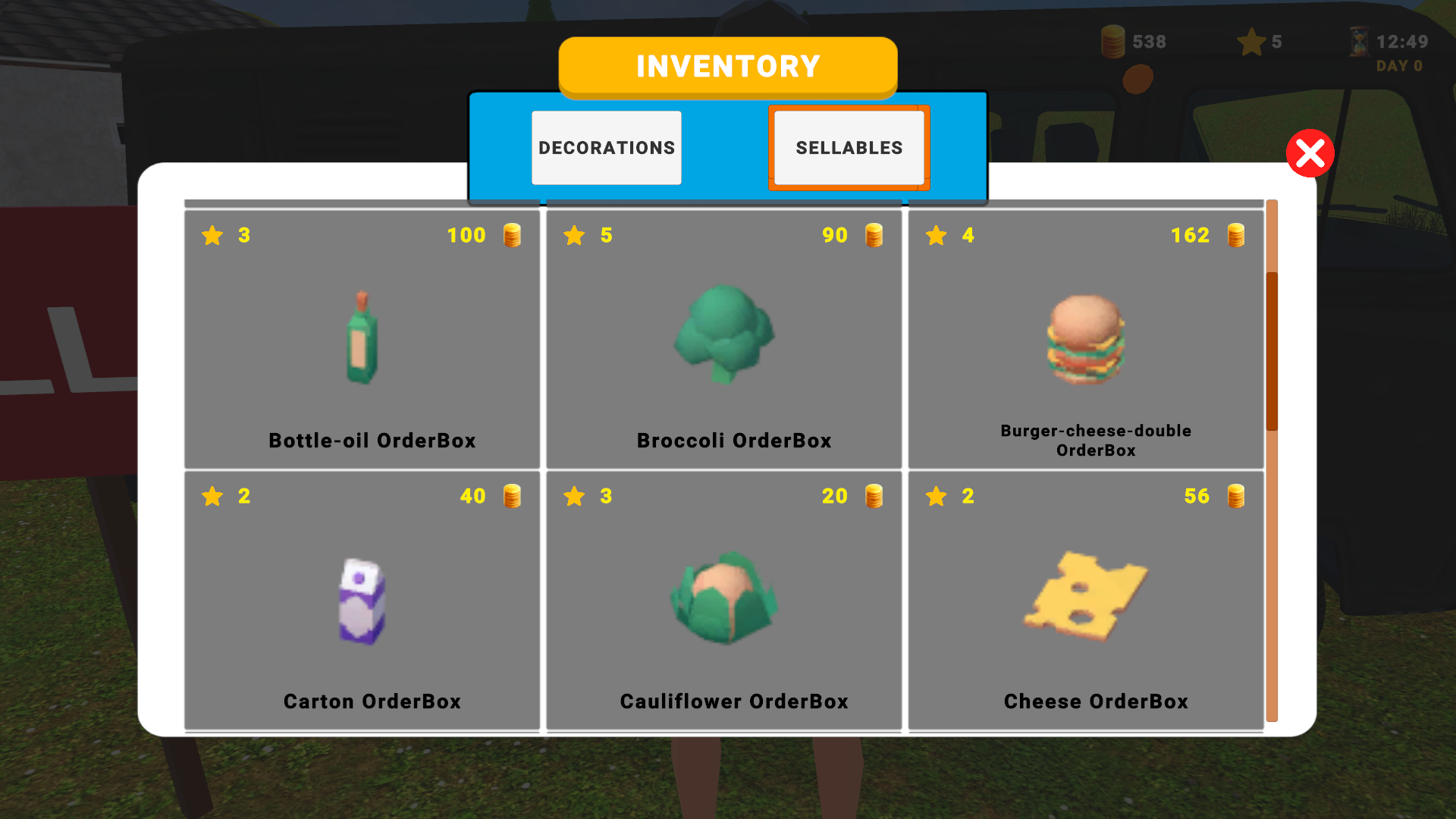Switch to the DECORATIONS tab
The image size is (1456, 819).
pyautogui.click(x=606, y=147)
